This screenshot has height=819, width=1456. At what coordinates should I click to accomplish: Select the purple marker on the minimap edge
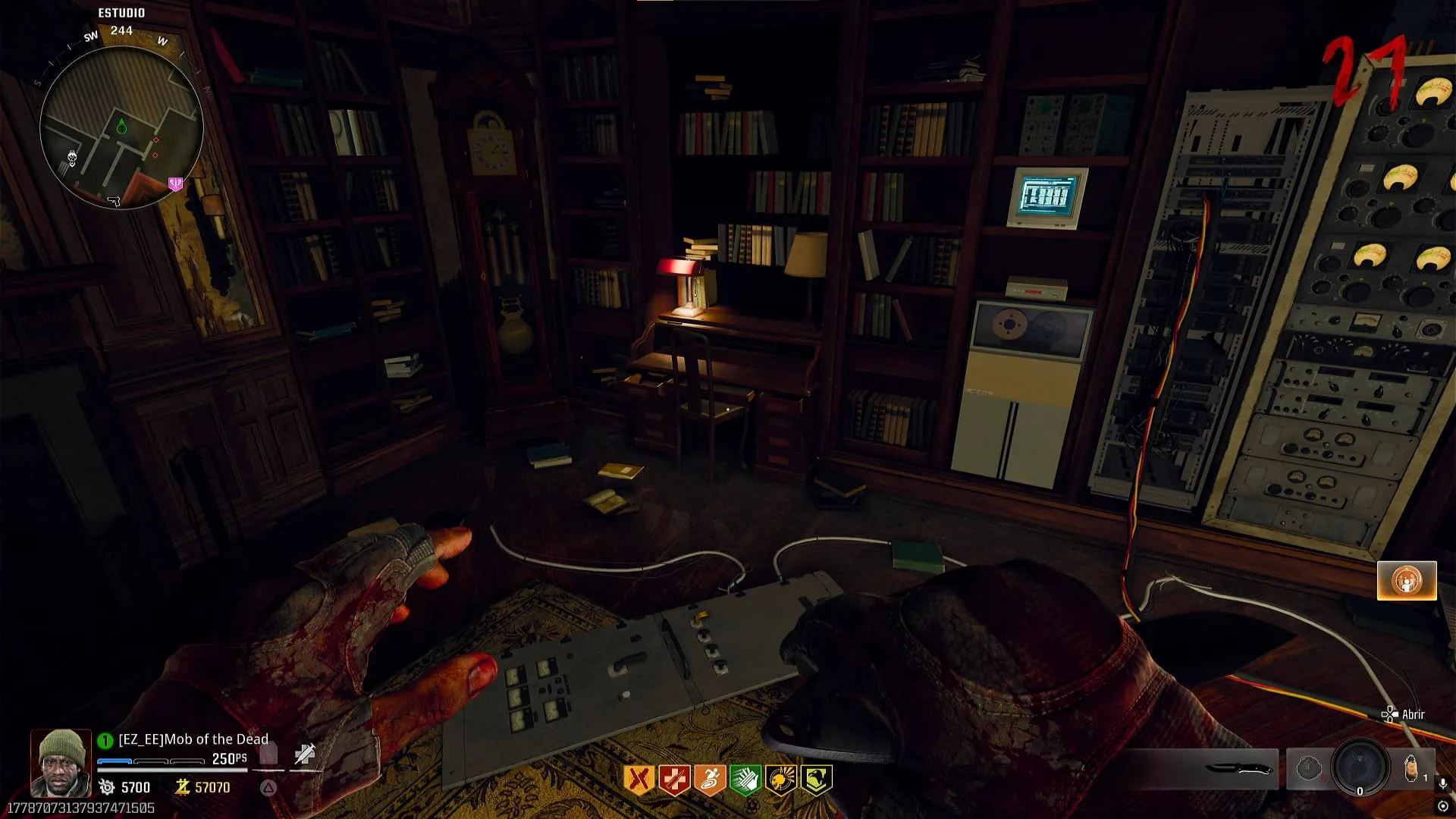pyautogui.click(x=175, y=184)
